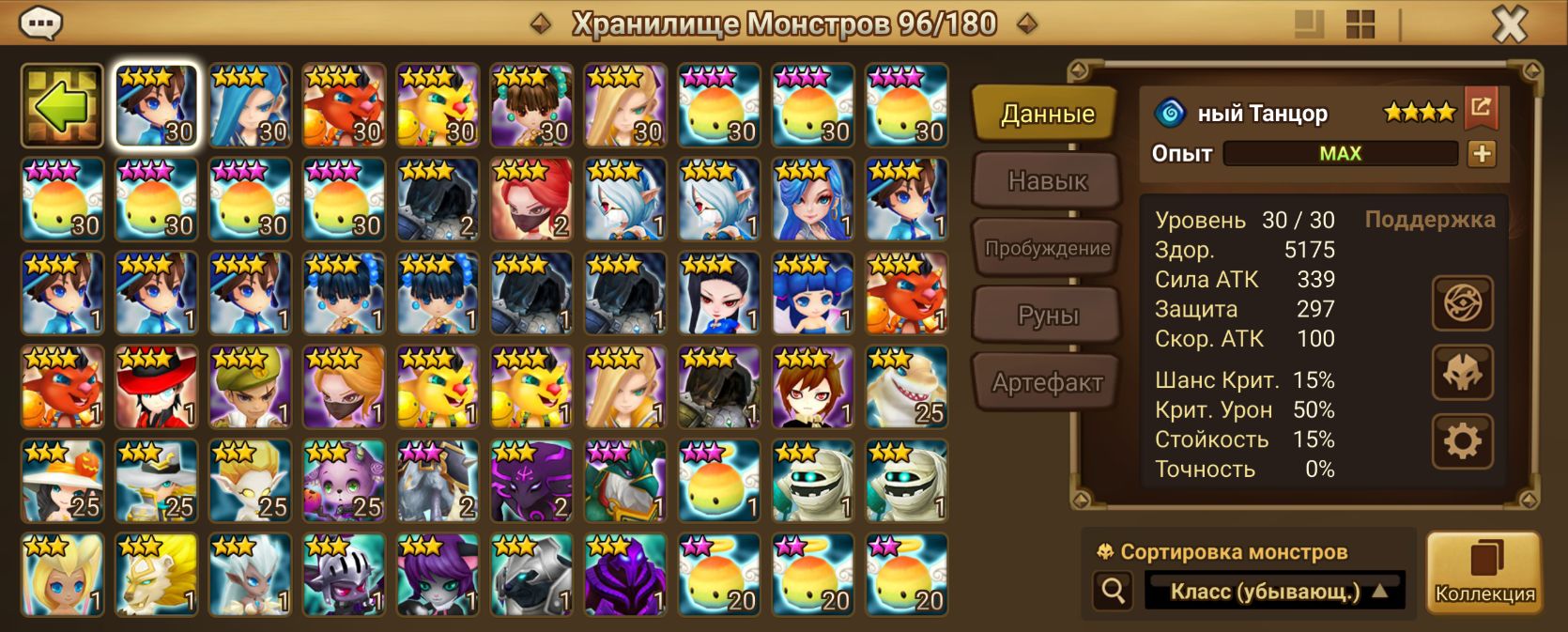Open the Коллекция button
The width and height of the screenshot is (1568, 632).
(1484, 573)
